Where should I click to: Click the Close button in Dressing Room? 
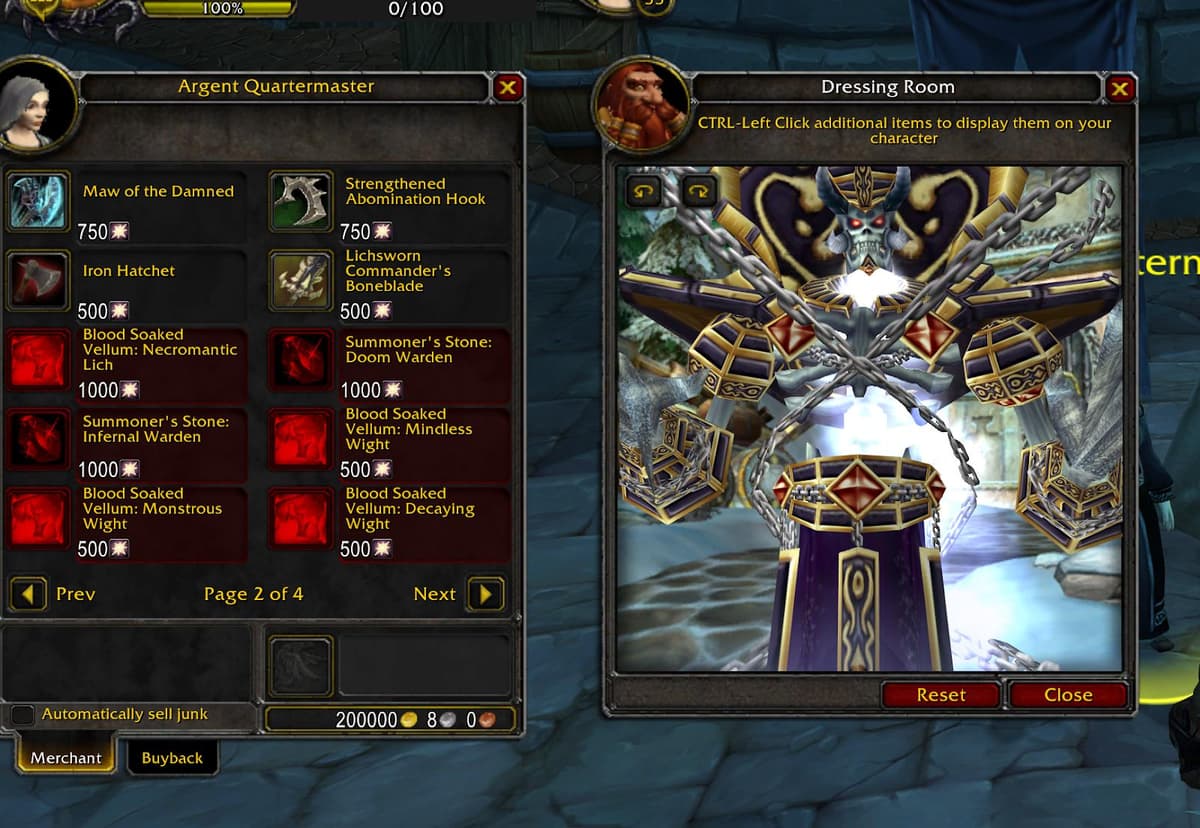pyautogui.click(x=1068, y=695)
